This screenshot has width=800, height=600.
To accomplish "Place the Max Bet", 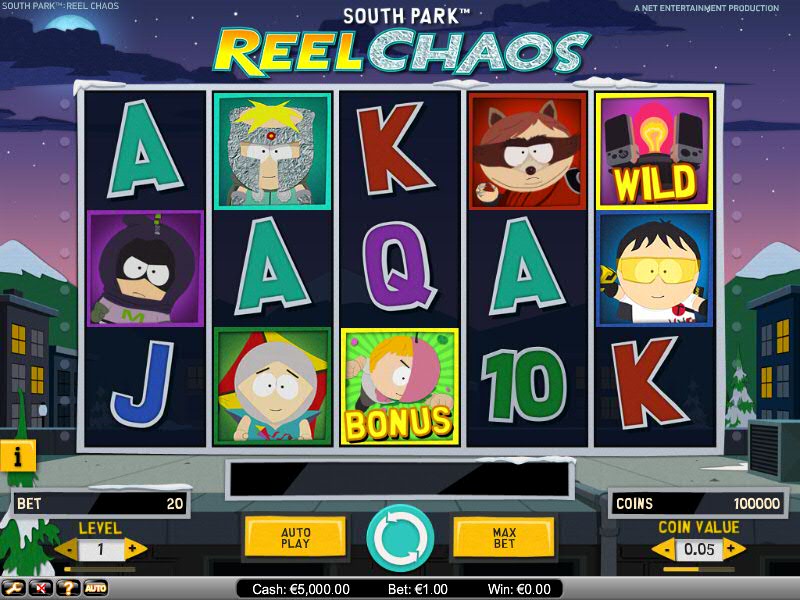I will click(504, 538).
